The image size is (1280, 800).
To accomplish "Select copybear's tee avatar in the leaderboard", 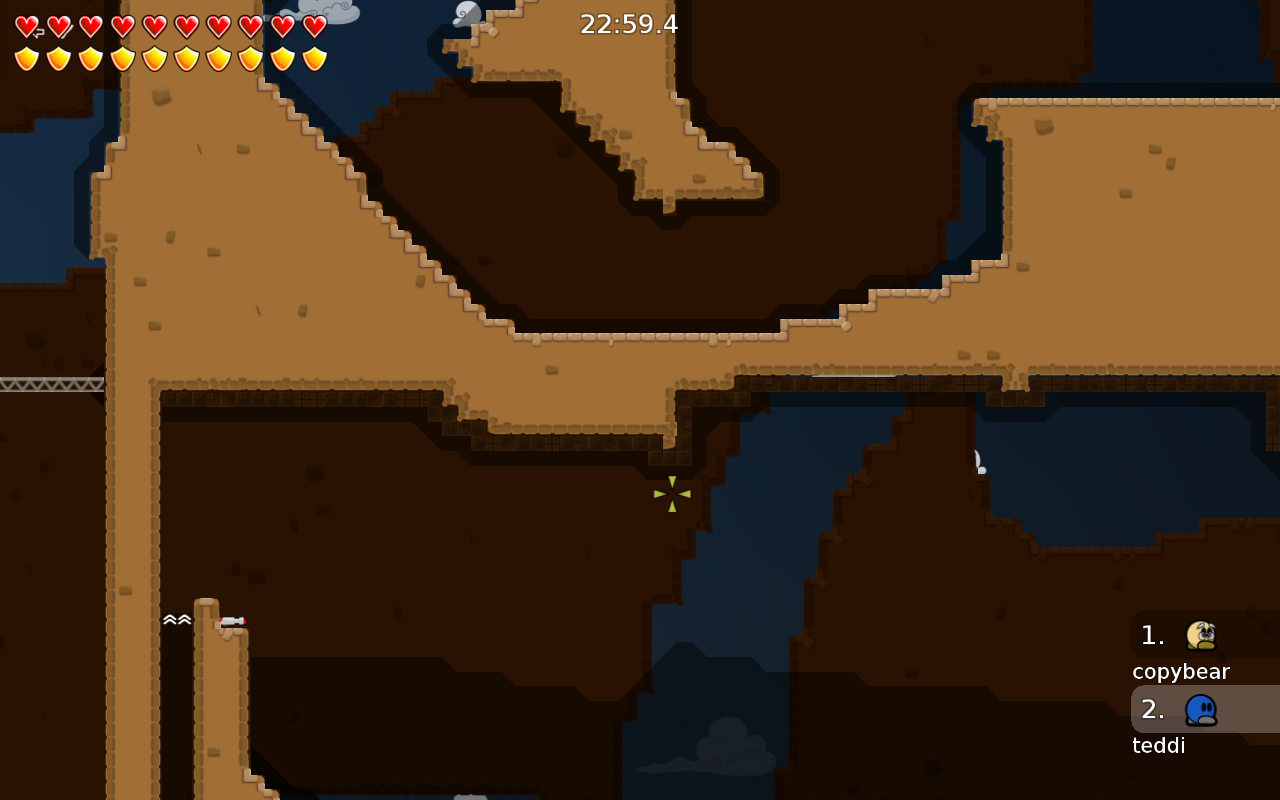I will click(1203, 634).
